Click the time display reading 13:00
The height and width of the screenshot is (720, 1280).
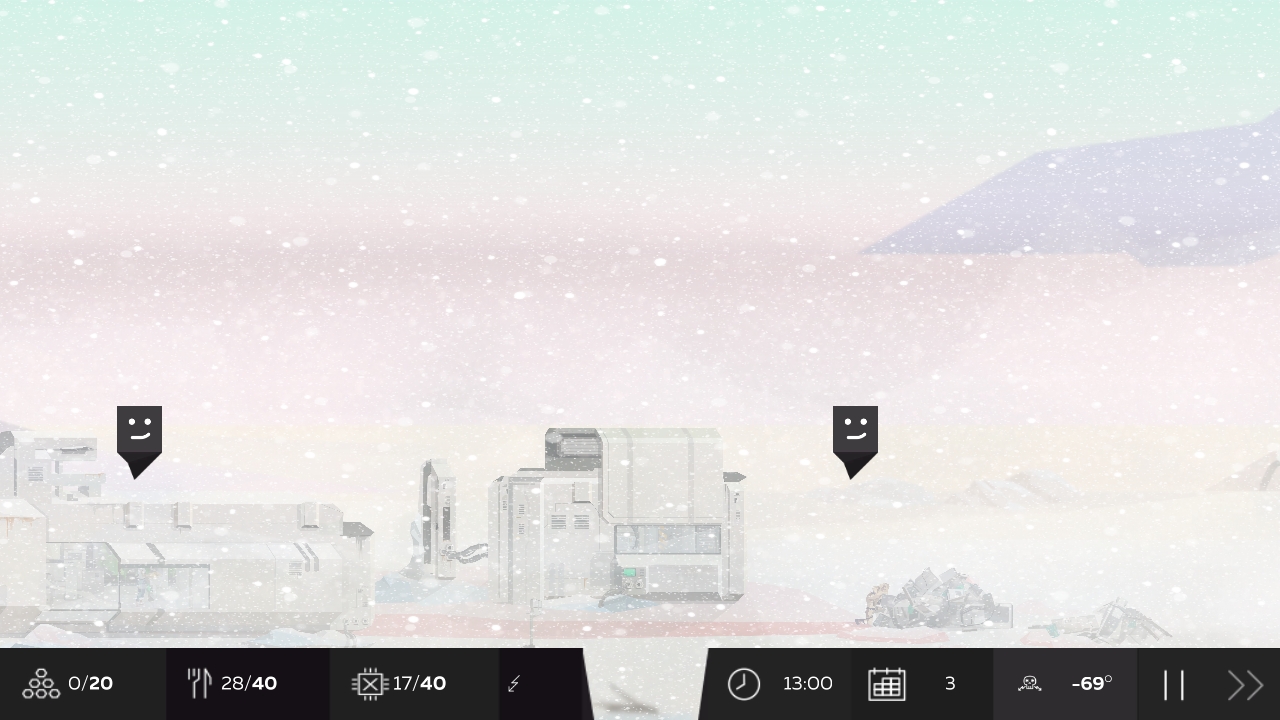point(808,683)
